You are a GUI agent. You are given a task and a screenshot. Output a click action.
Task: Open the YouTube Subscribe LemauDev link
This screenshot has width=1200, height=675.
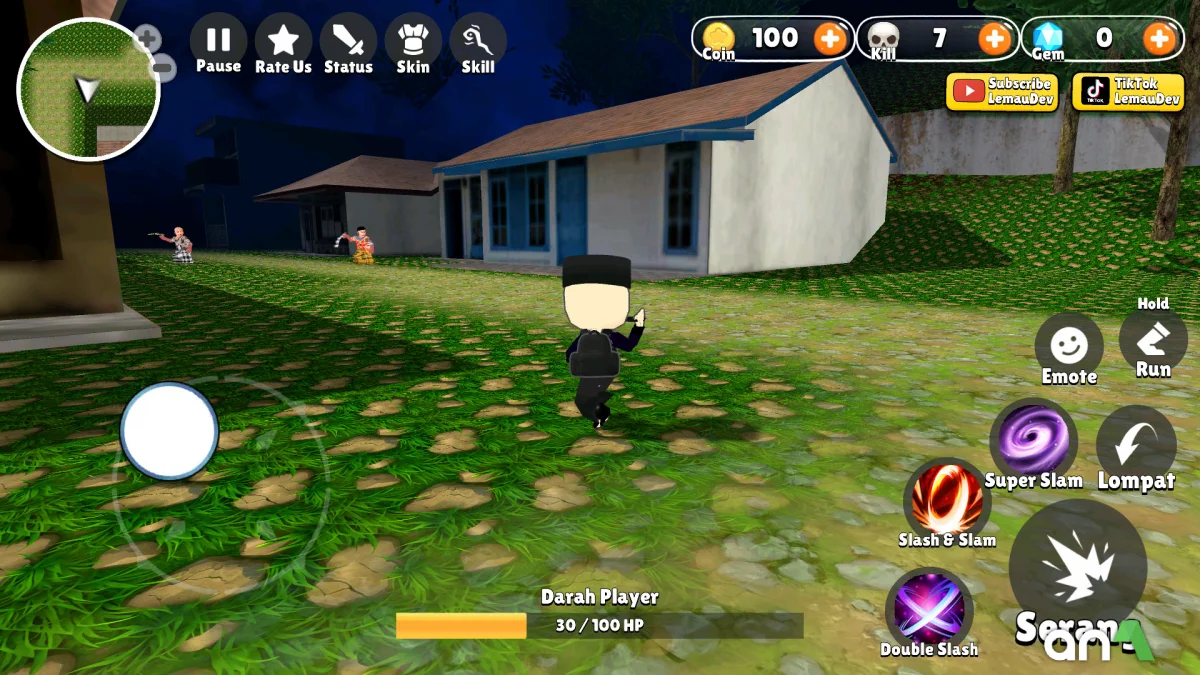pos(1002,92)
